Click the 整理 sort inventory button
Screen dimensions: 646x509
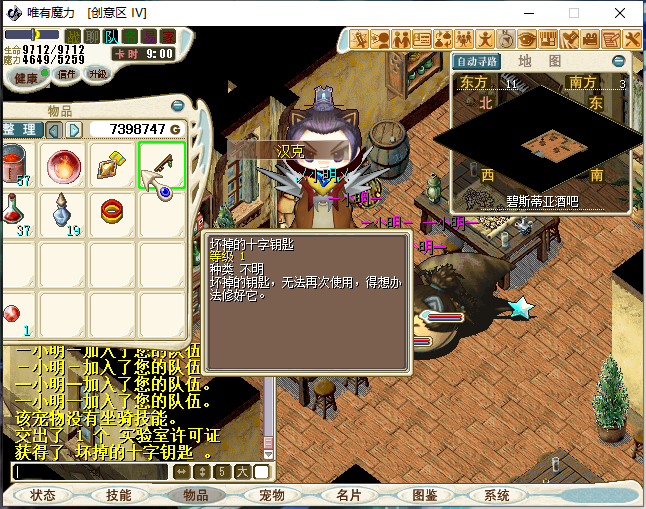tap(20, 130)
